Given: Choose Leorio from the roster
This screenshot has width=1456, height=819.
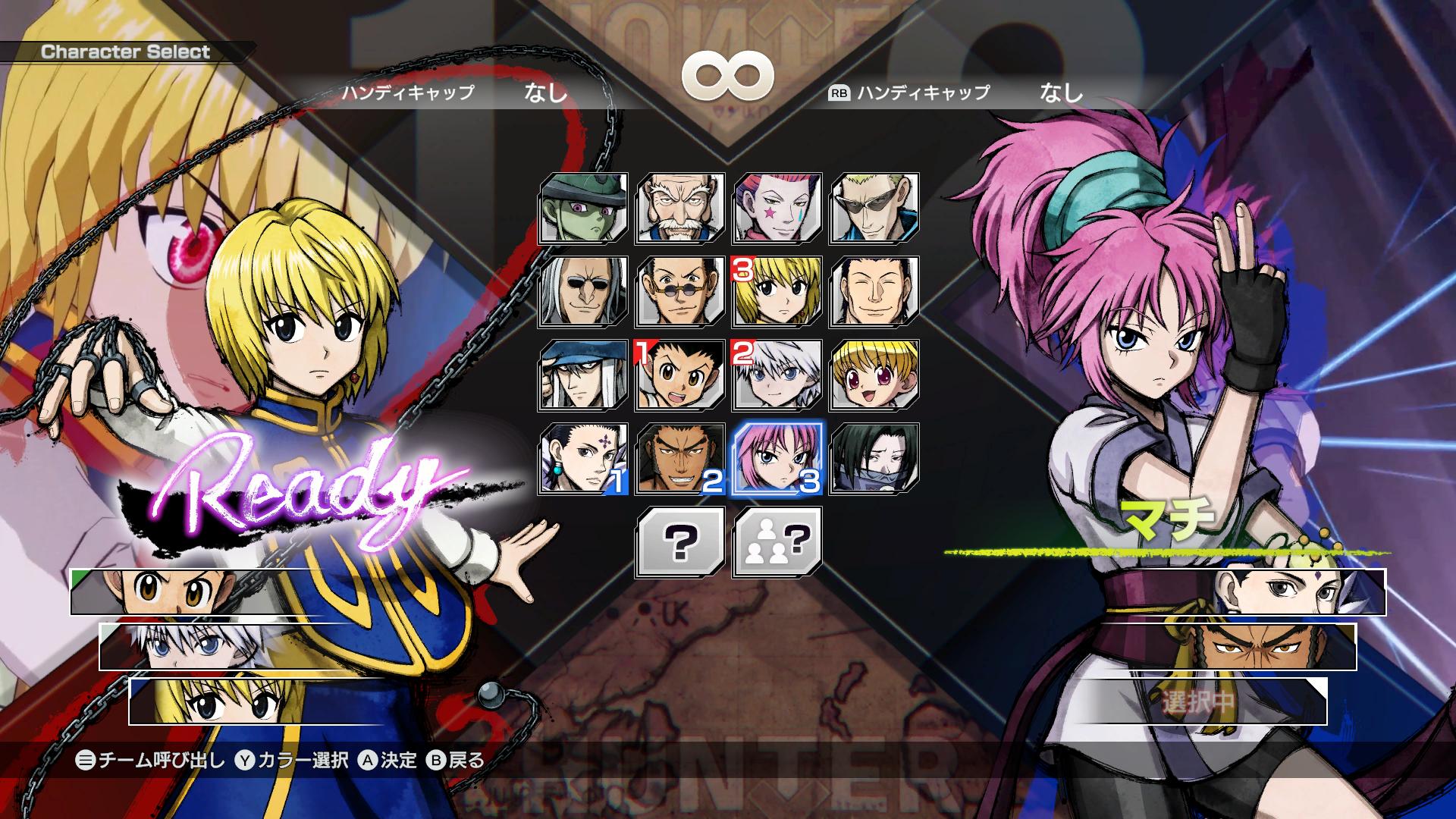Looking at the screenshot, I should click(x=680, y=293).
